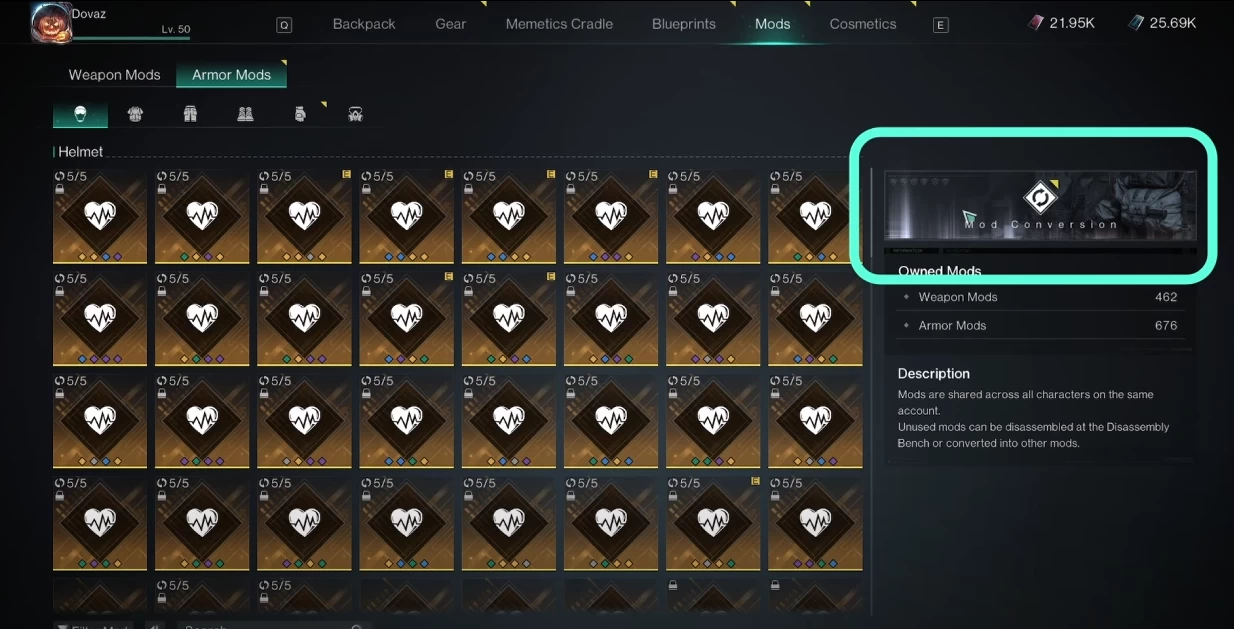
Task: Choose the helmet mod category icon
Action: (80, 114)
